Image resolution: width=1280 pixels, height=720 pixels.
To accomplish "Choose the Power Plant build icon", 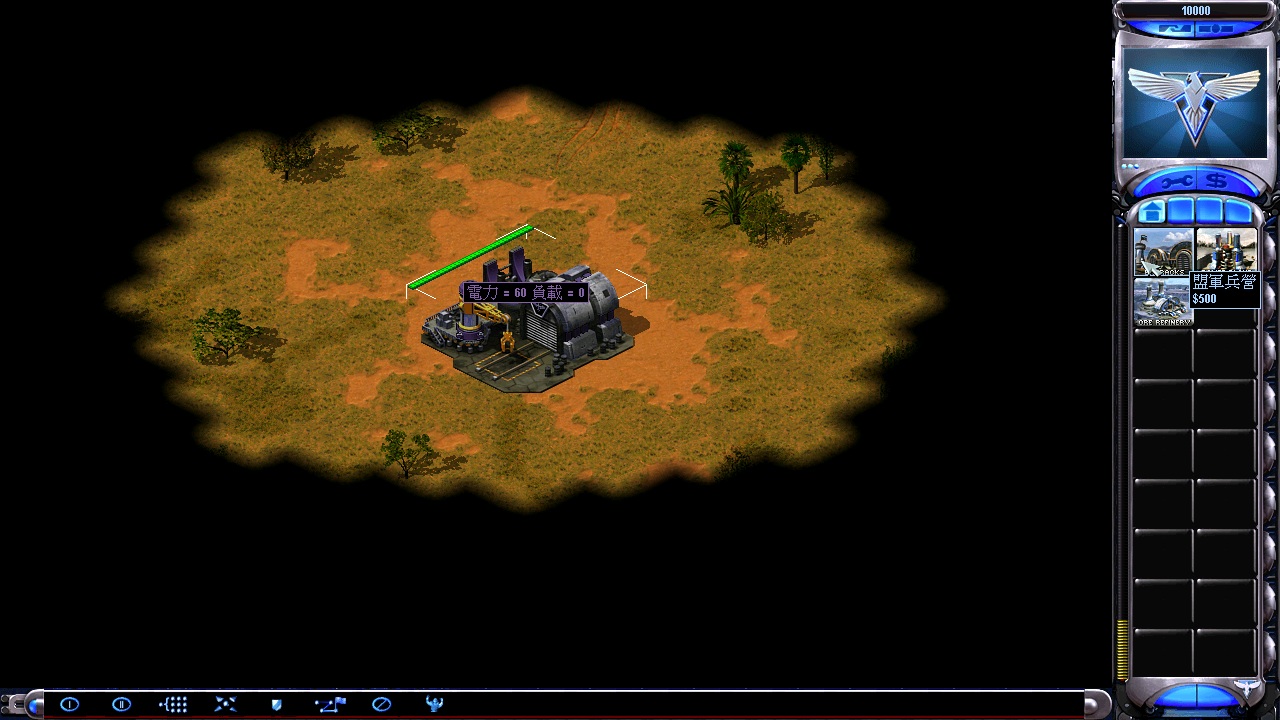I will click(x=1226, y=250).
